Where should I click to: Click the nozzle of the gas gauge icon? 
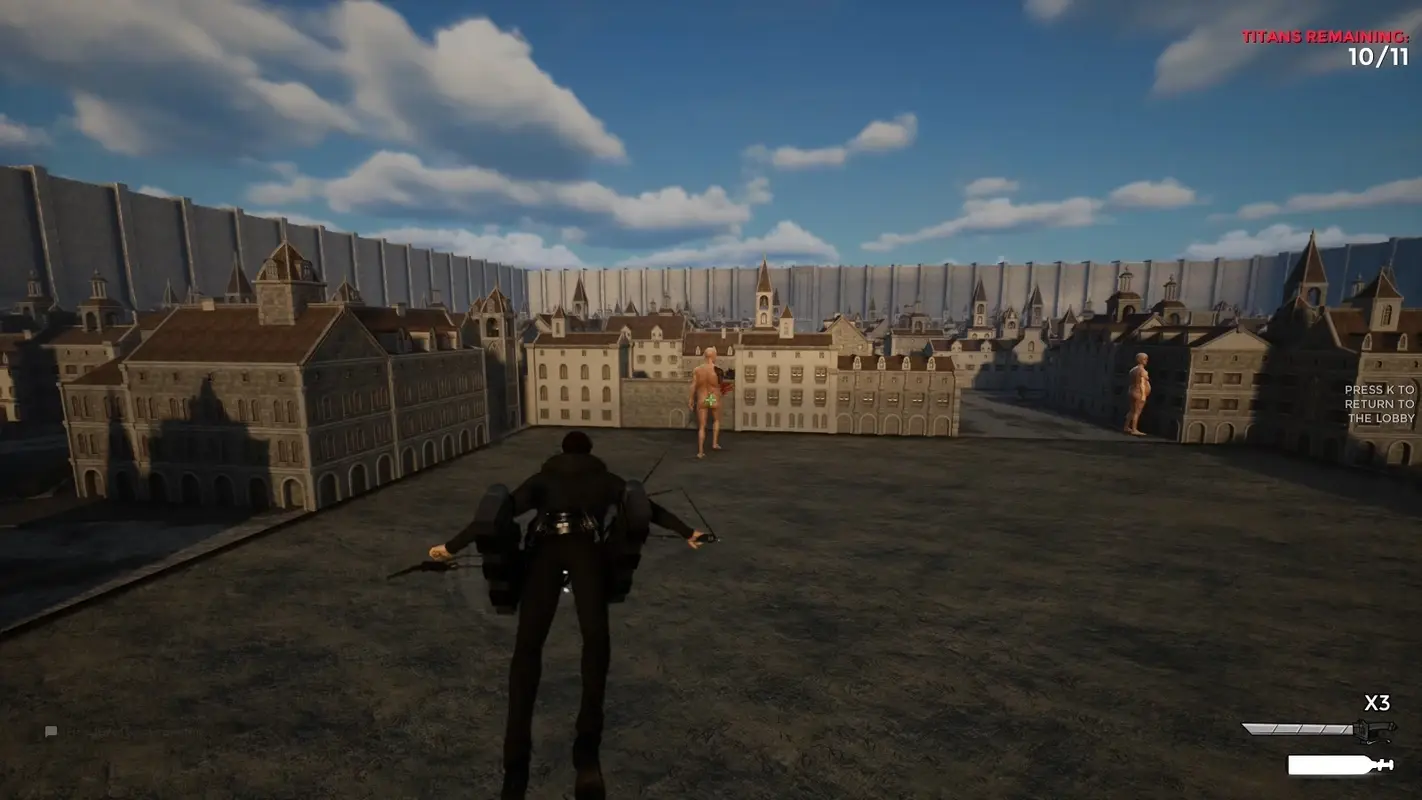[x=1386, y=763]
